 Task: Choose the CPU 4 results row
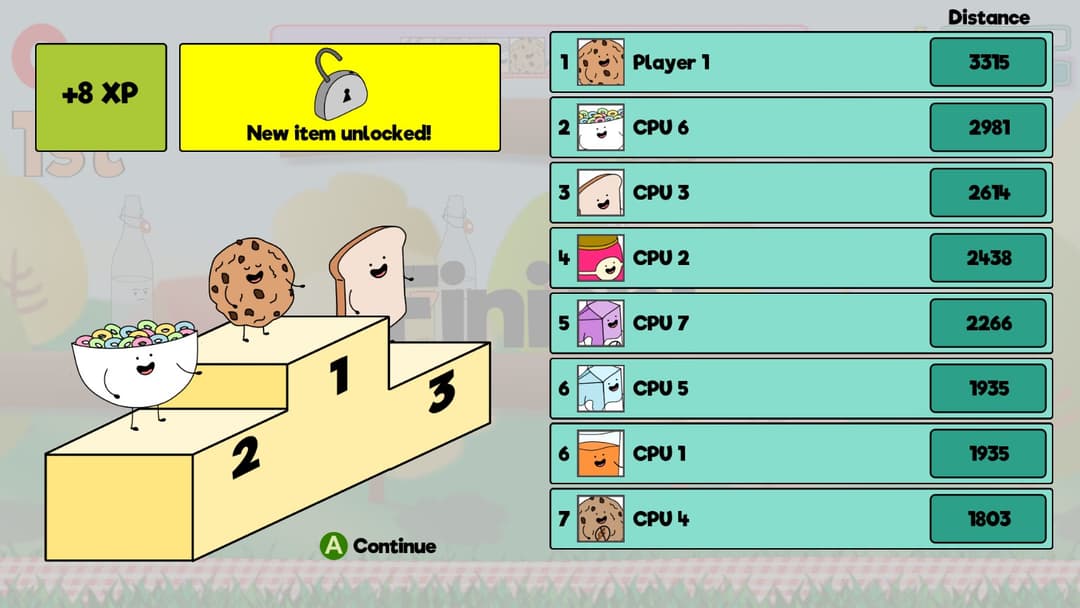coord(800,519)
